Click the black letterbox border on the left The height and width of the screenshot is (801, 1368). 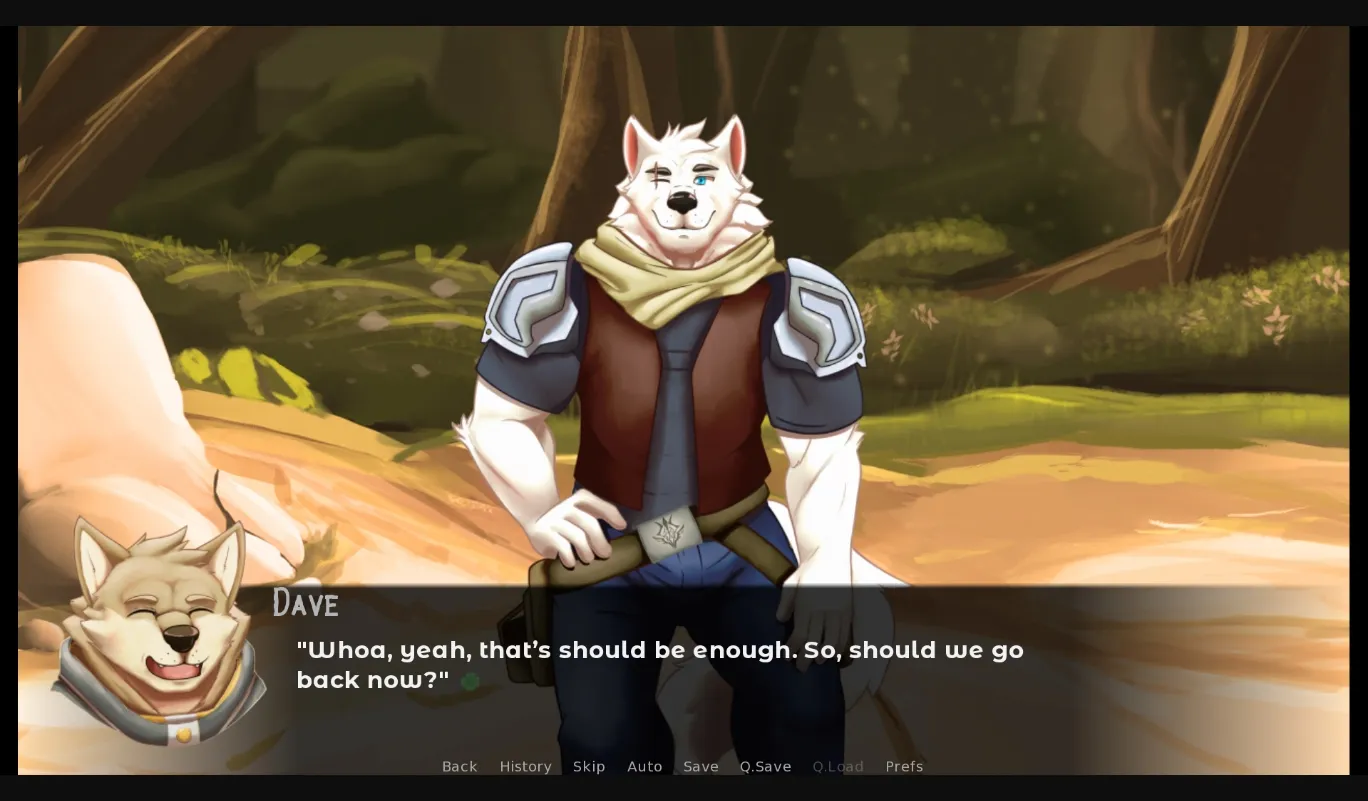coord(9,400)
